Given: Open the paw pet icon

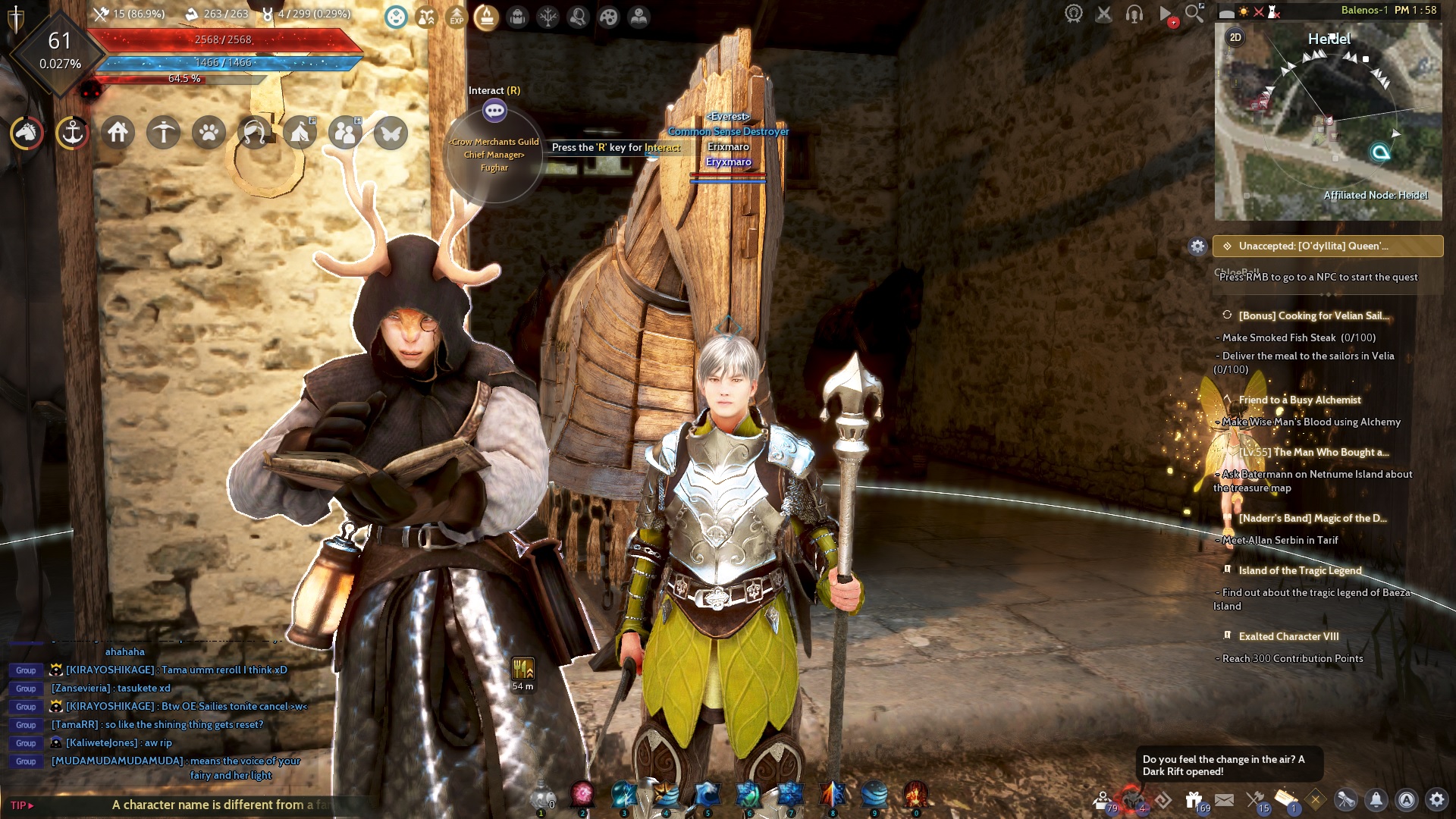Looking at the screenshot, I should click(x=209, y=132).
